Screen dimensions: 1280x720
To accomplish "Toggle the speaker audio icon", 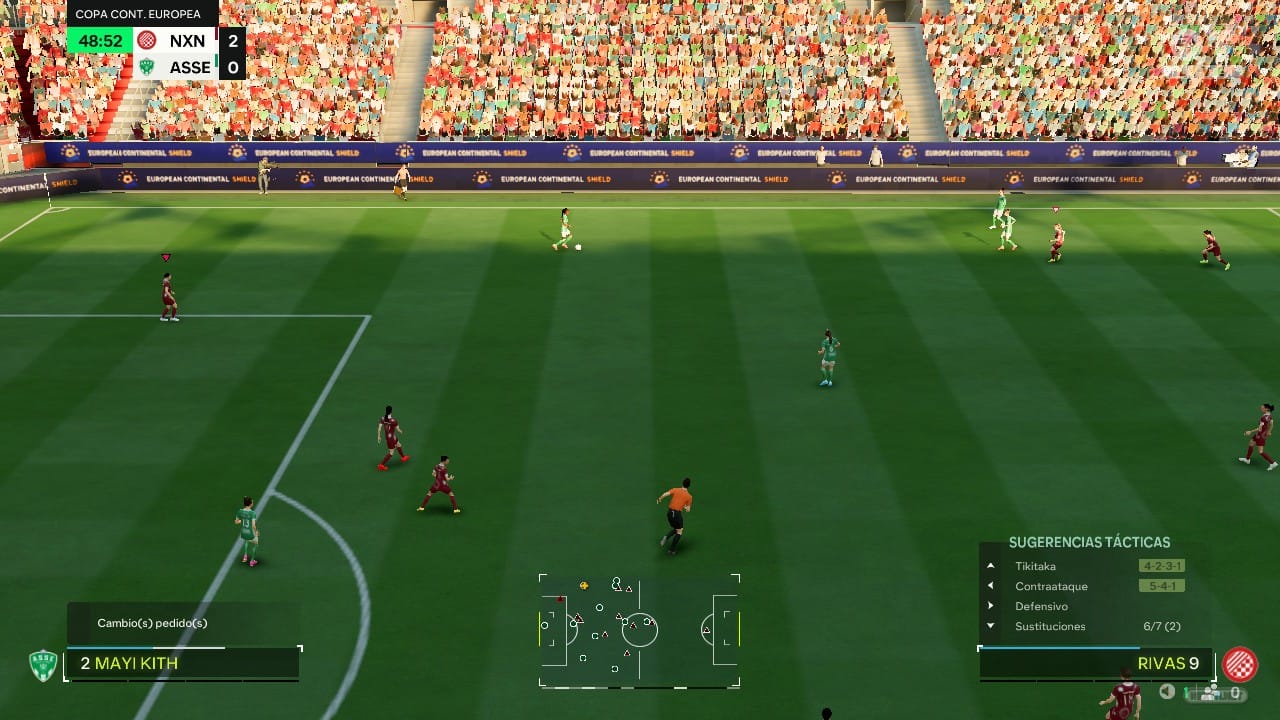I will [x=1167, y=691].
